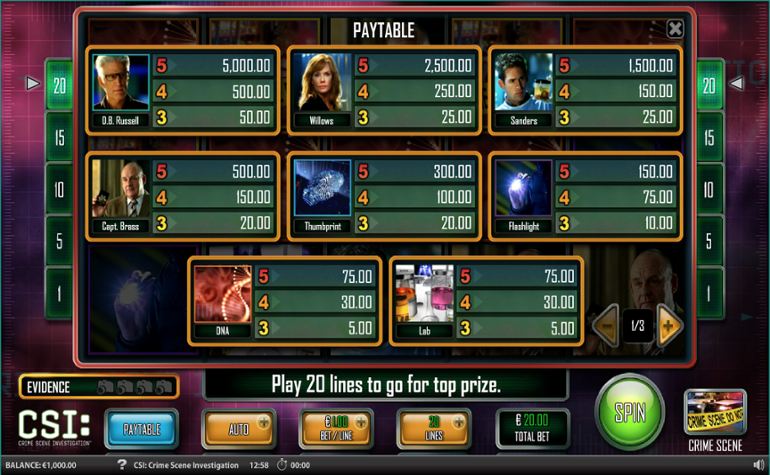
Task: Adjust the Bet / Line amount
Action: pos(336,429)
